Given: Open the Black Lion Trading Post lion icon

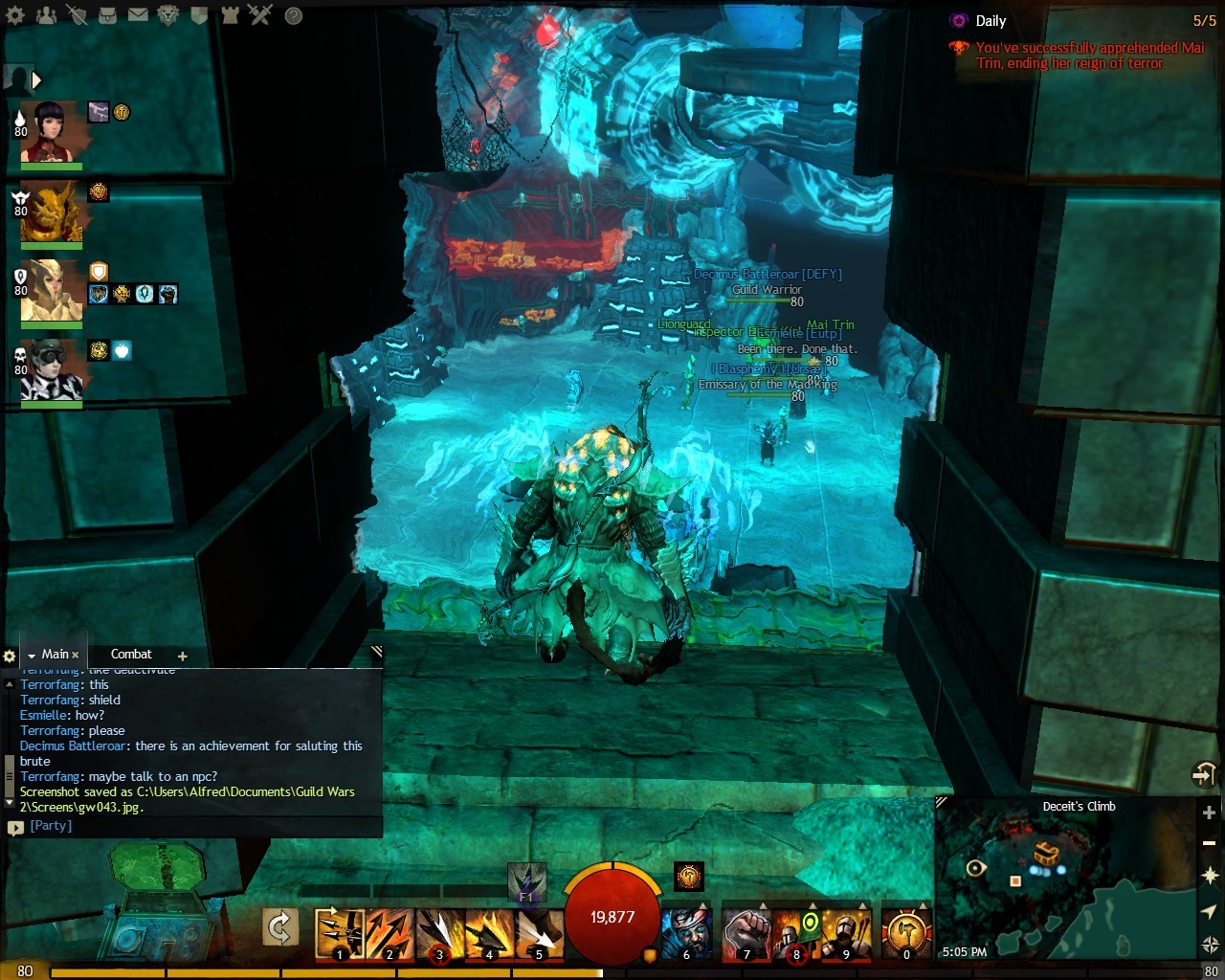Looking at the screenshot, I should point(167,14).
